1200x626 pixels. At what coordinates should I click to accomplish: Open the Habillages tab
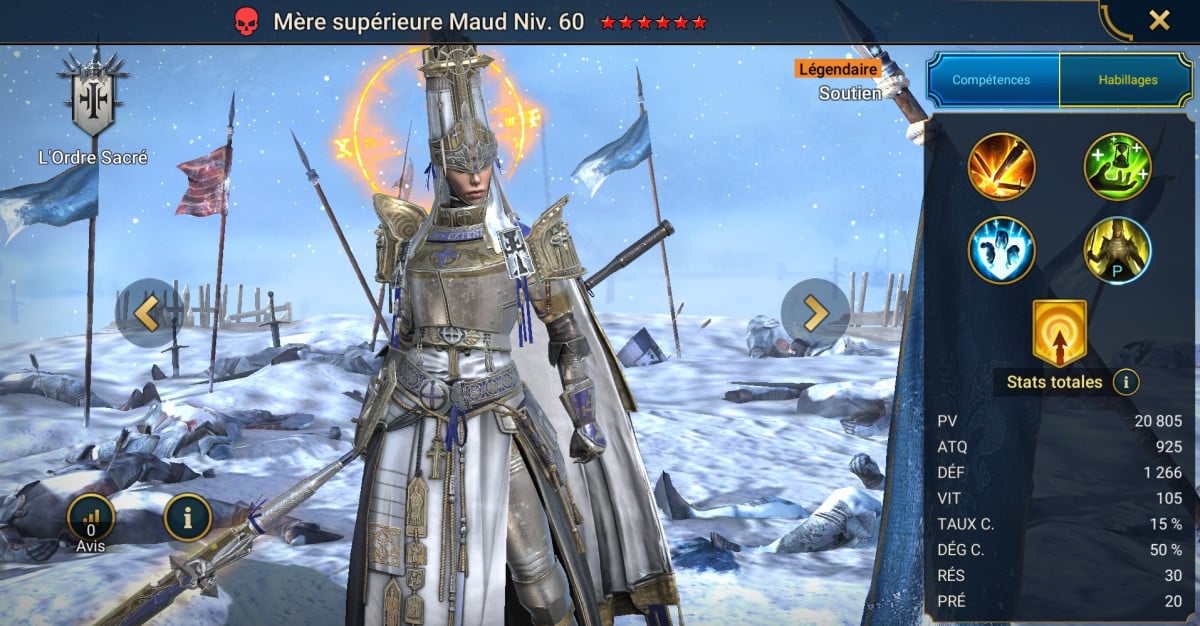[1124, 80]
